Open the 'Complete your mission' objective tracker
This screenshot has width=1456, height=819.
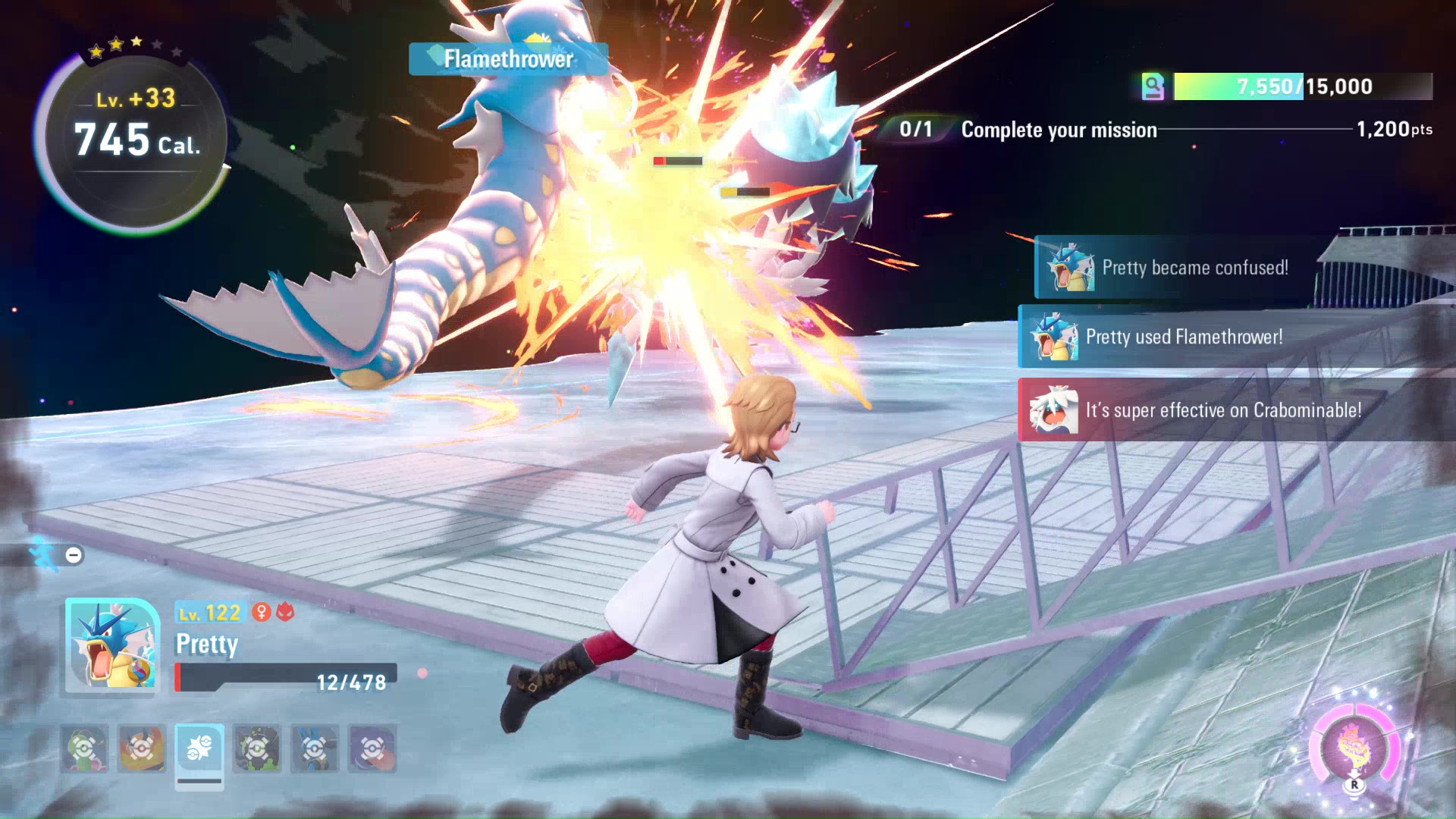click(x=1059, y=130)
